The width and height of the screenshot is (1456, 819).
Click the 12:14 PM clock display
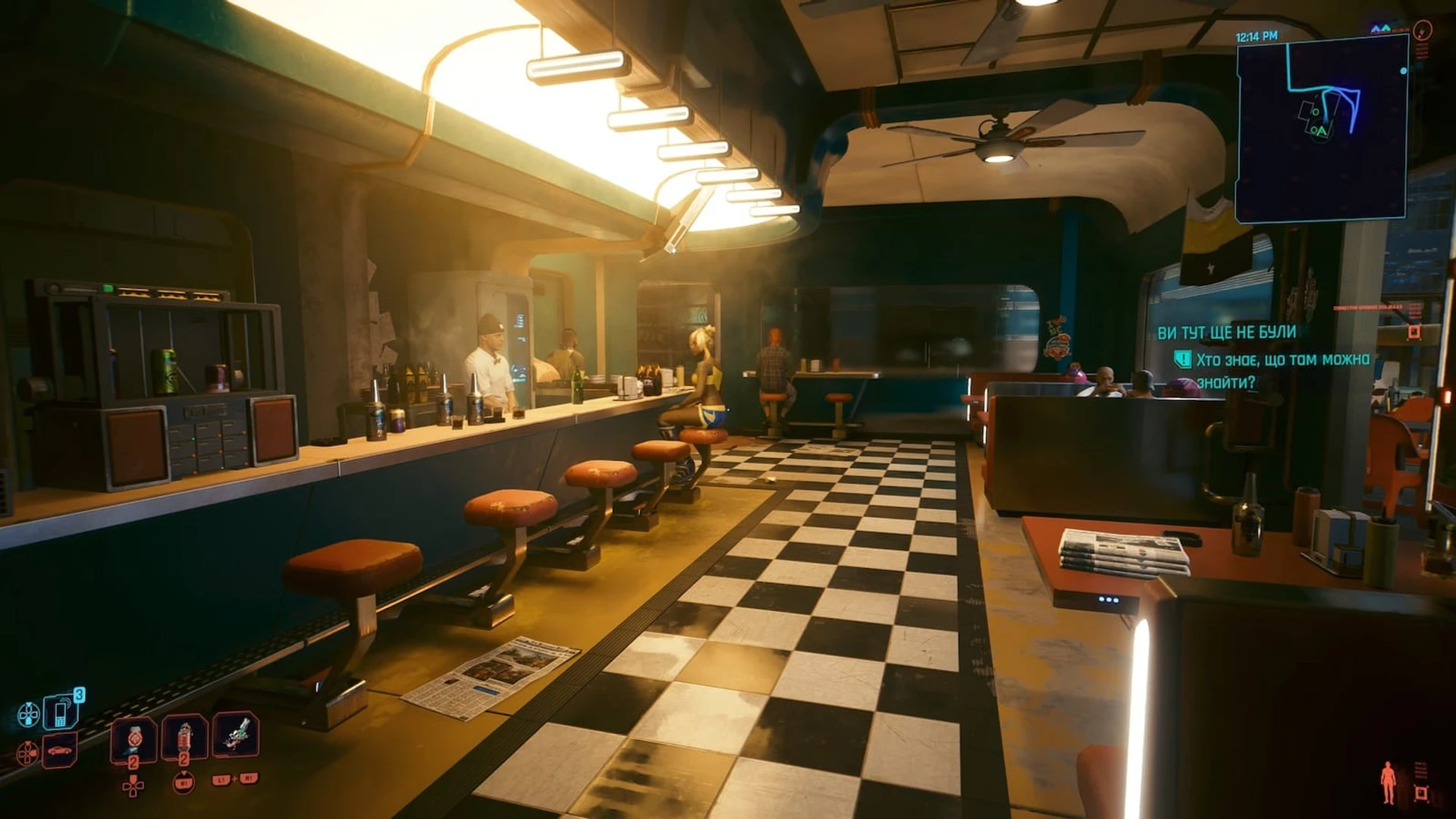[1256, 35]
